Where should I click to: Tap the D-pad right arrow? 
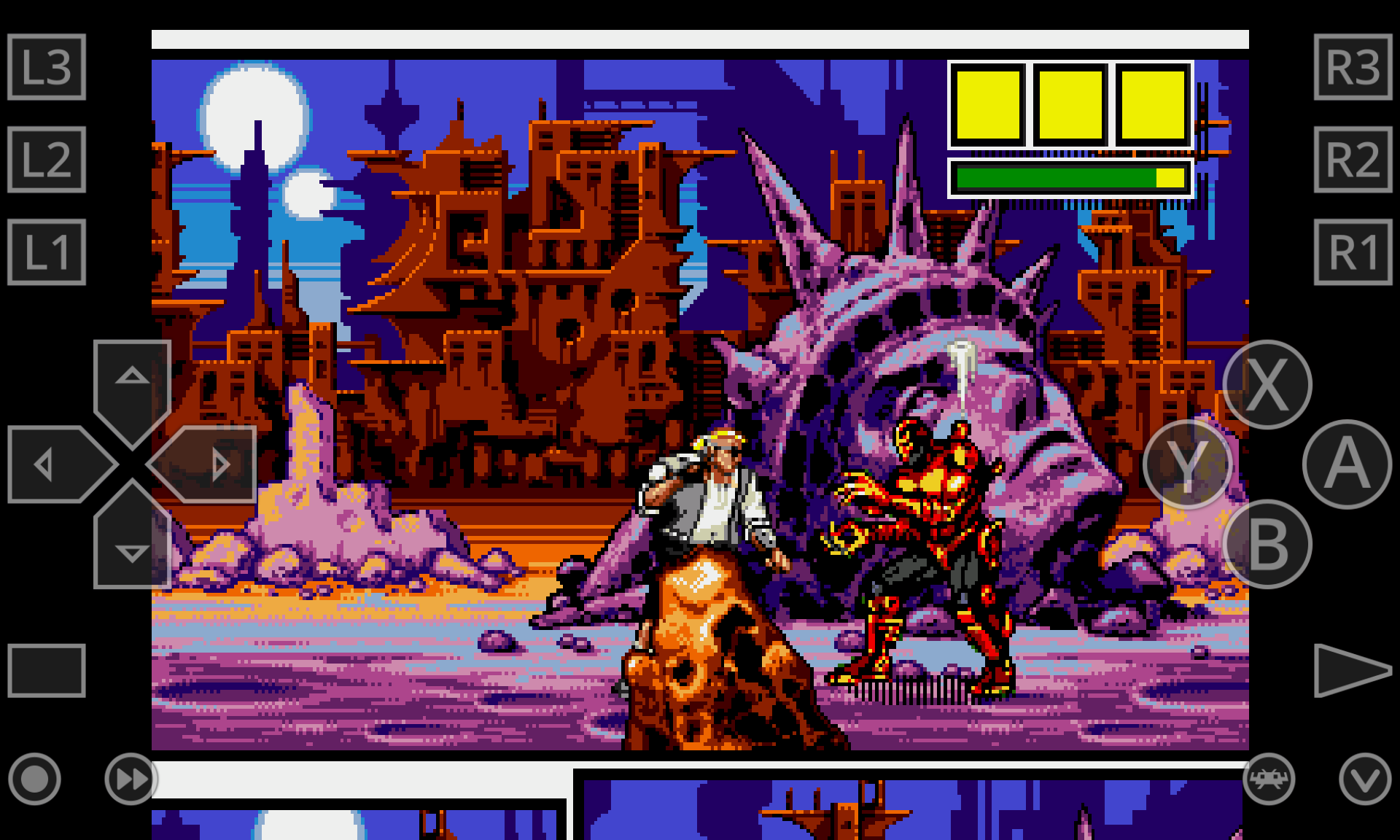pyautogui.click(x=210, y=464)
